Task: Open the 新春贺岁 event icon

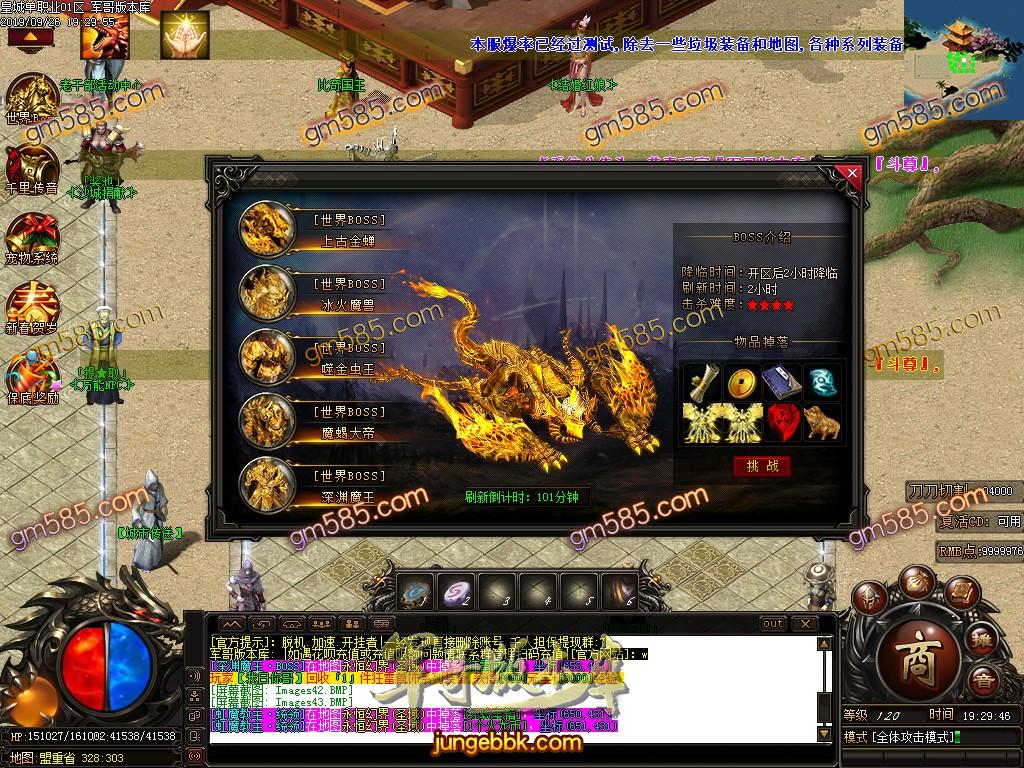Action: click(x=32, y=308)
